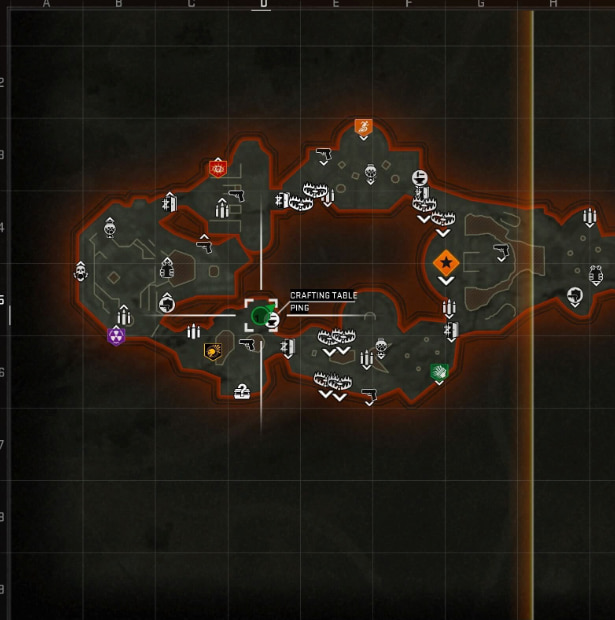The height and width of the screenshot is (620, 615).
Task: Click the supply crate marker
Action: (241, 392)
